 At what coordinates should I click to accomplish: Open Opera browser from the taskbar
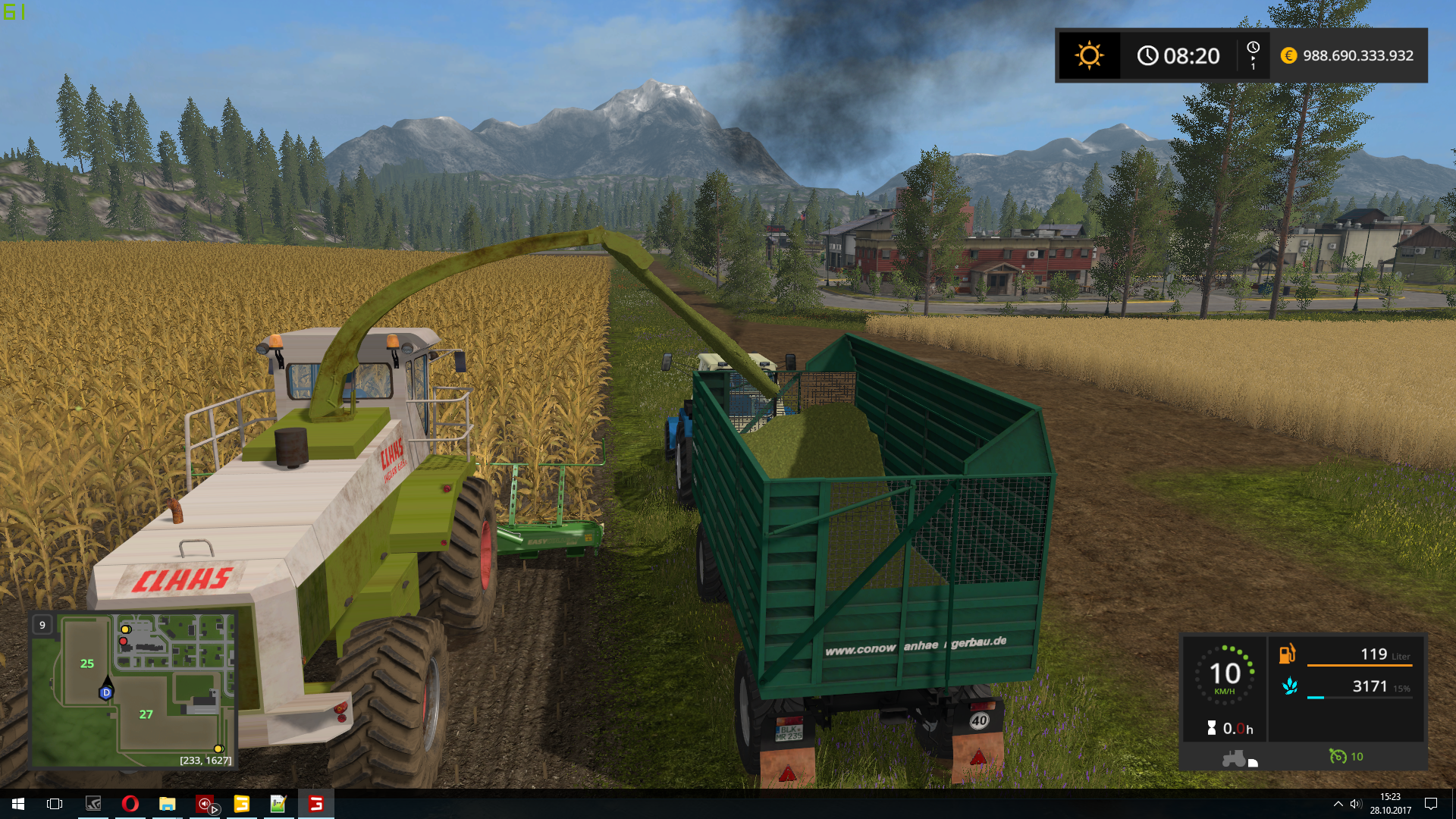130,804
